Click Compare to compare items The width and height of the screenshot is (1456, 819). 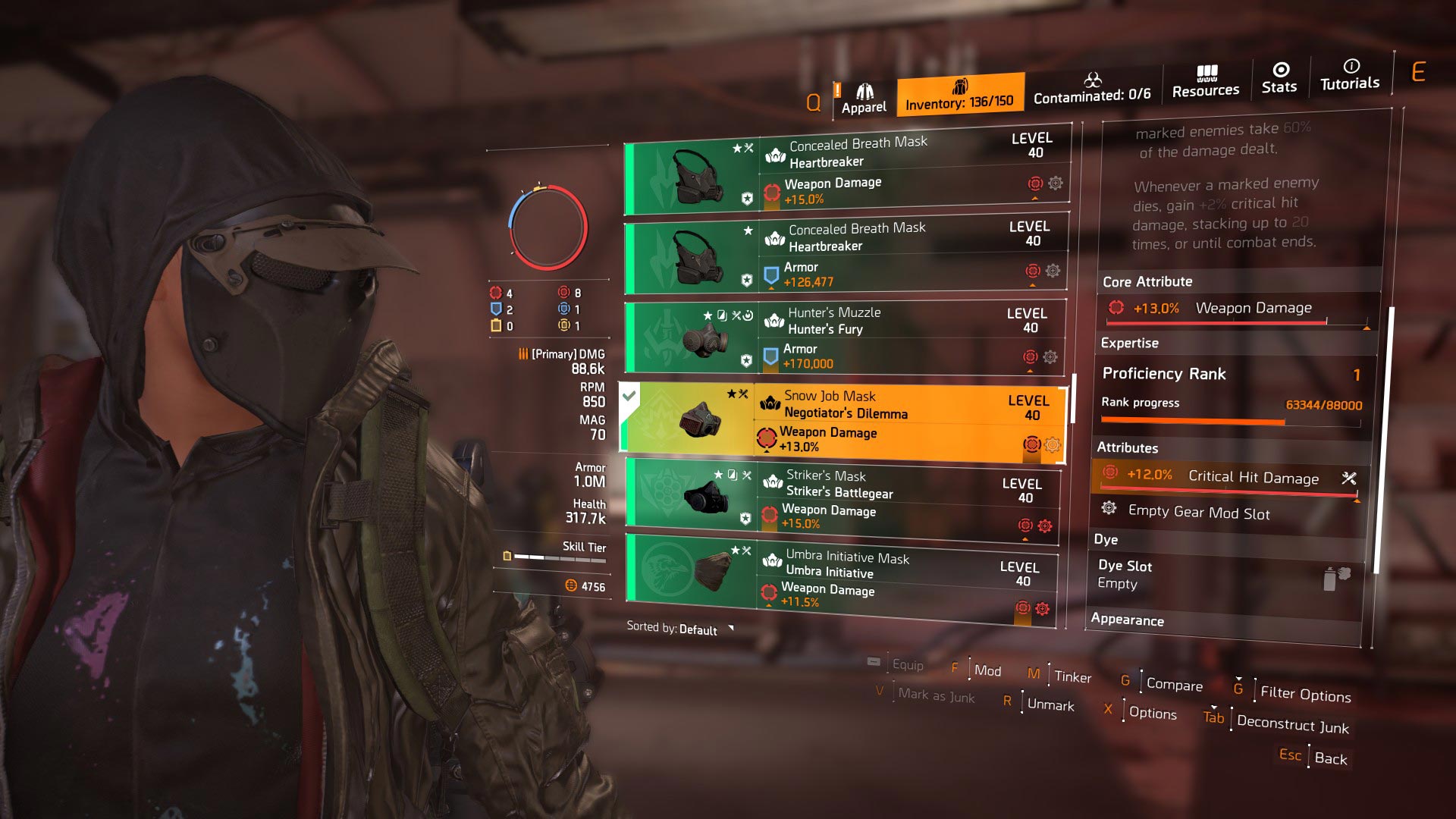1173,685
